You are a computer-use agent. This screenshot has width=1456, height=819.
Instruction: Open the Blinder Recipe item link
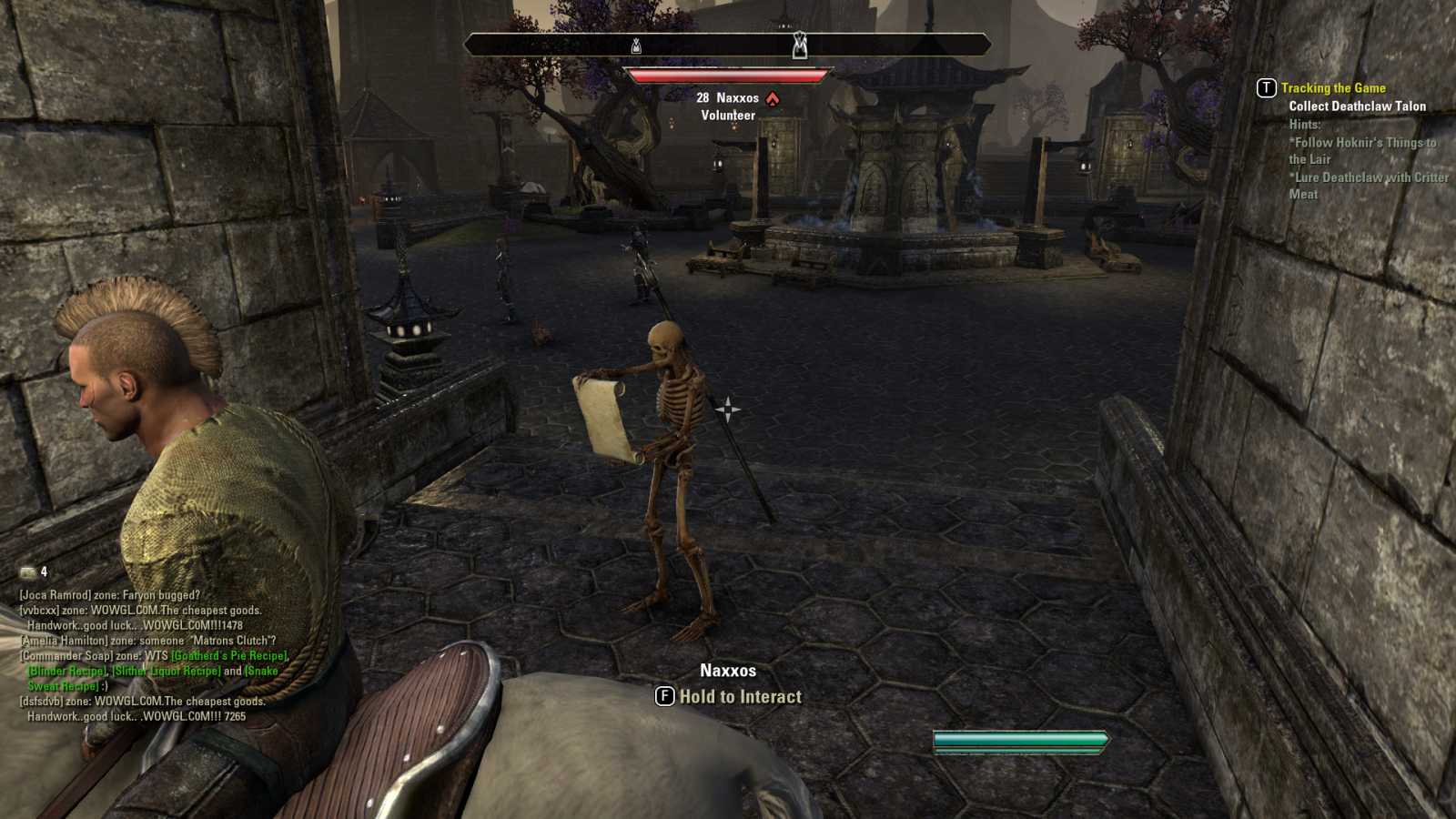click(x=67, y=672)
